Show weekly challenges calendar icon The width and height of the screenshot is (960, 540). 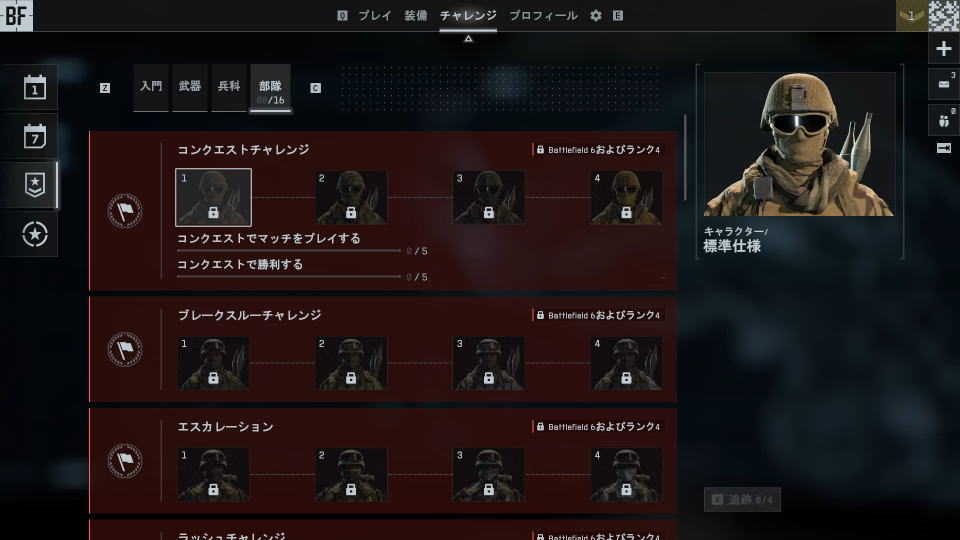pos(35,136)
